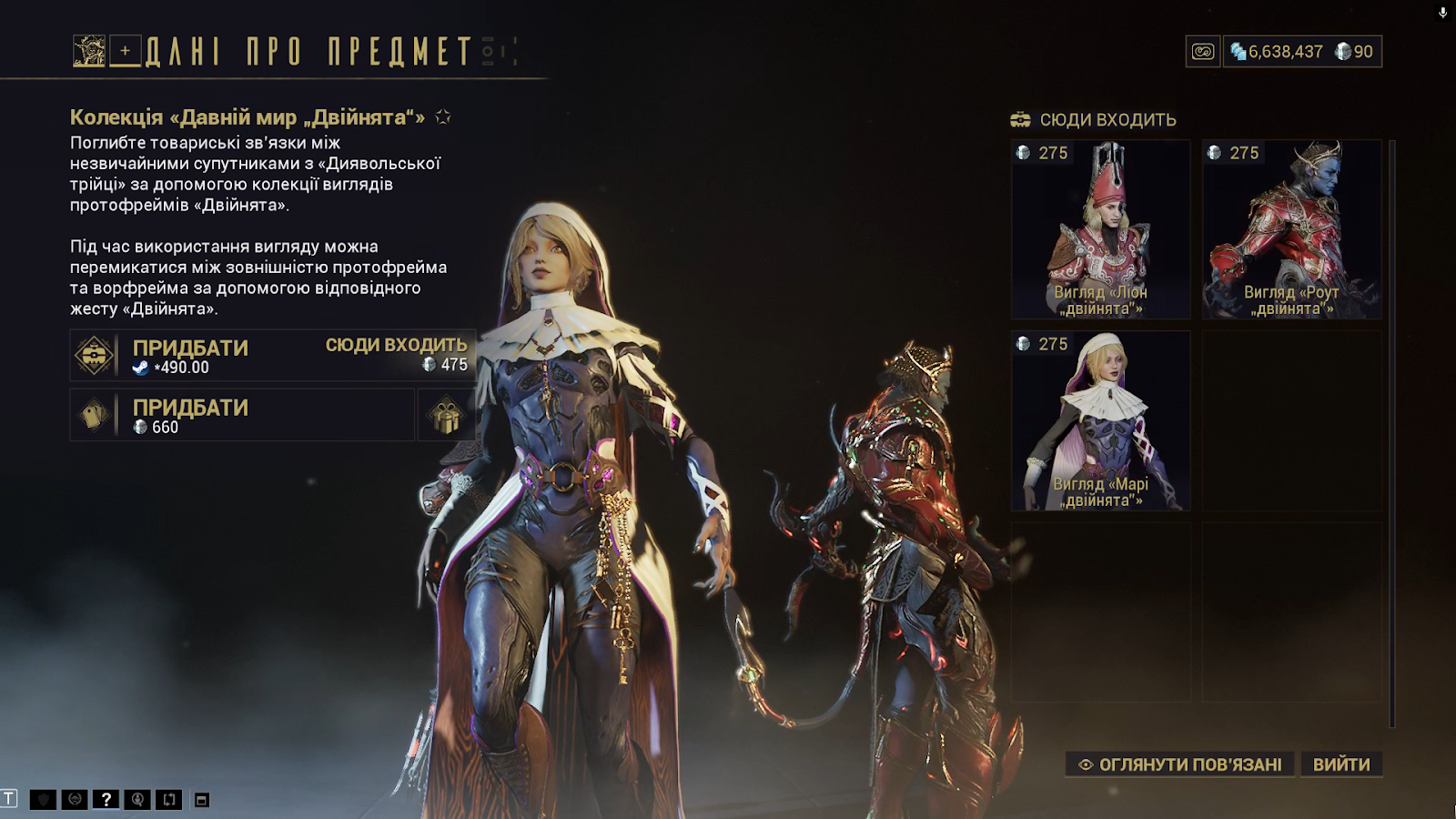Open the question mark help icon
Viewport: 1456px width, 819px height.
pyautogui.click(x=106, y=800)
